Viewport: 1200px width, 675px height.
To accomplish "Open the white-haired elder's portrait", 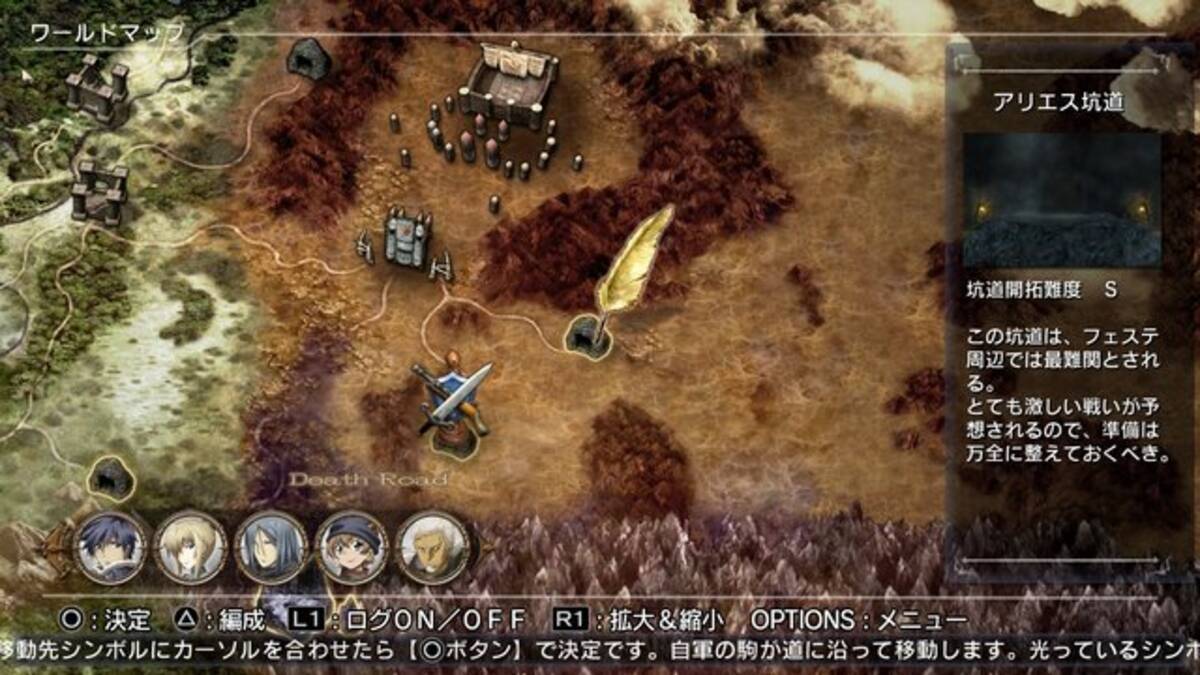I will [432, 547].
